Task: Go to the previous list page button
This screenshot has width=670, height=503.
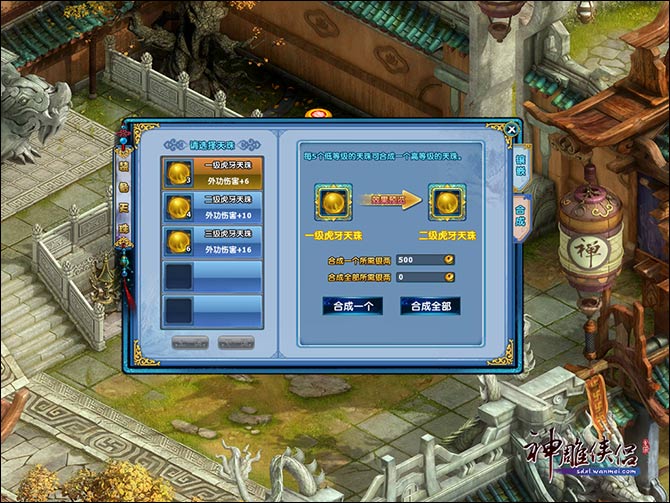Action: (188, 342)
